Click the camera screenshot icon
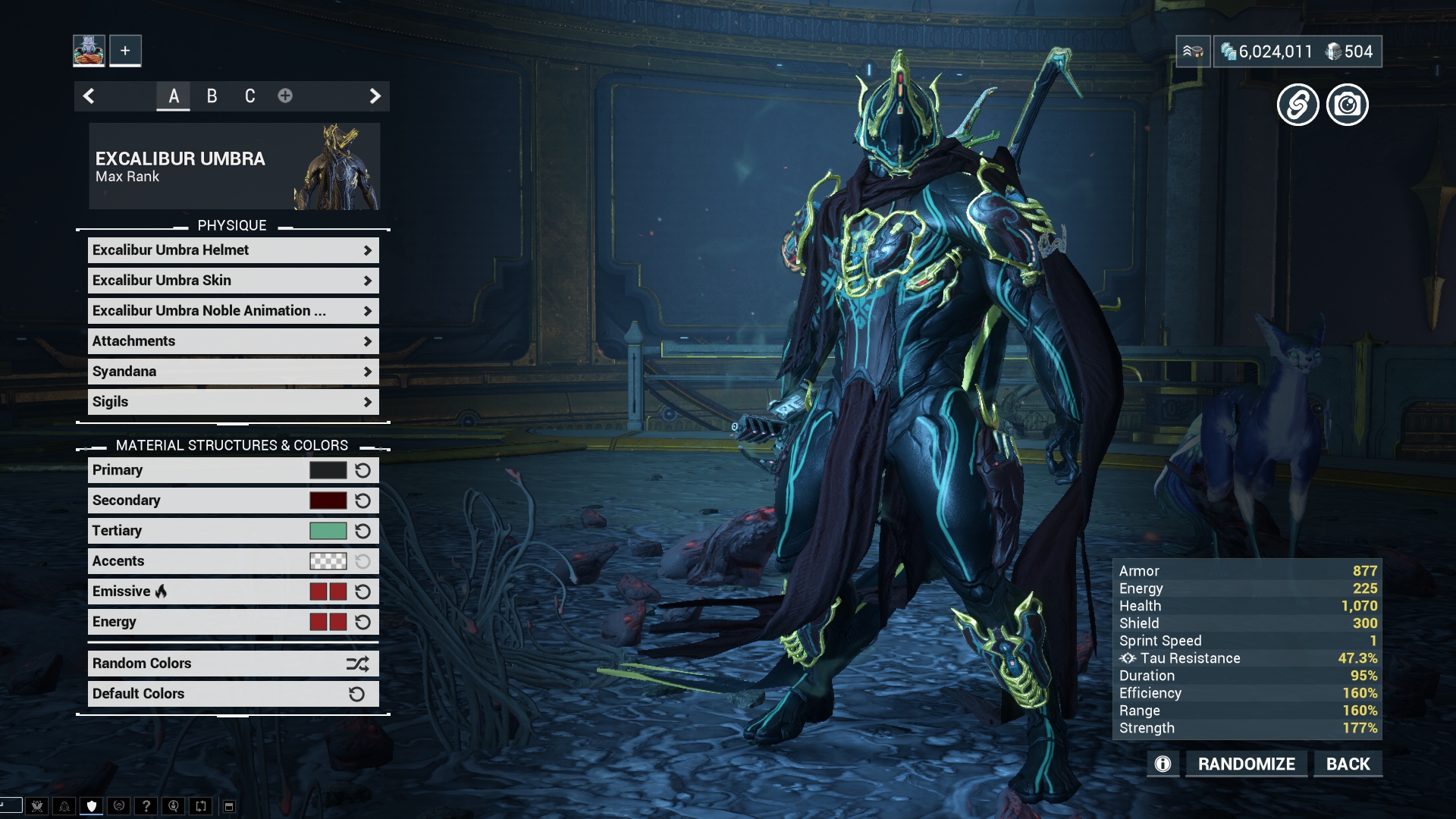Viewport: 1456px width, 819px height. [1348, 105]
